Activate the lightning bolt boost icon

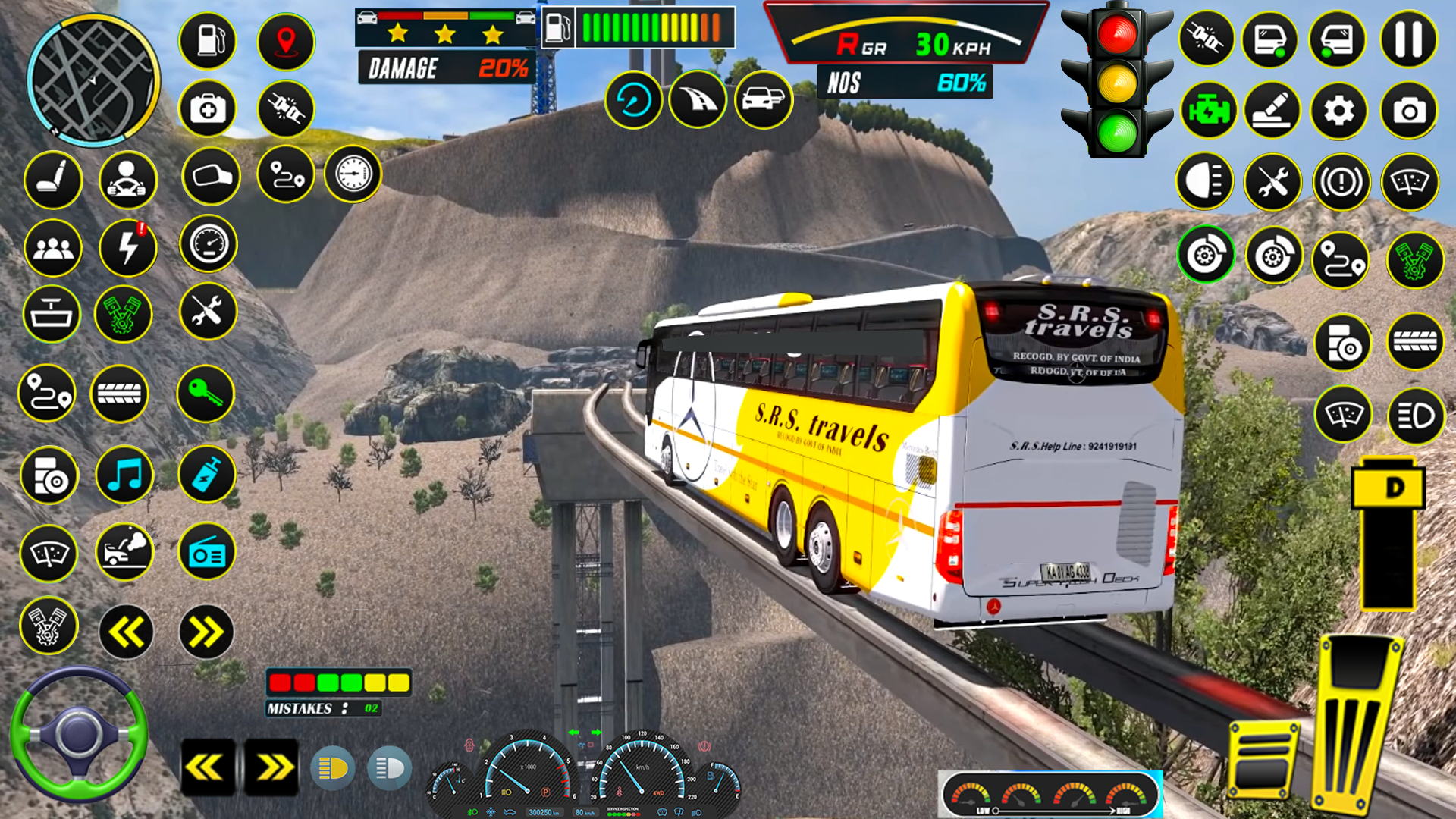click(x=127, y=248)
